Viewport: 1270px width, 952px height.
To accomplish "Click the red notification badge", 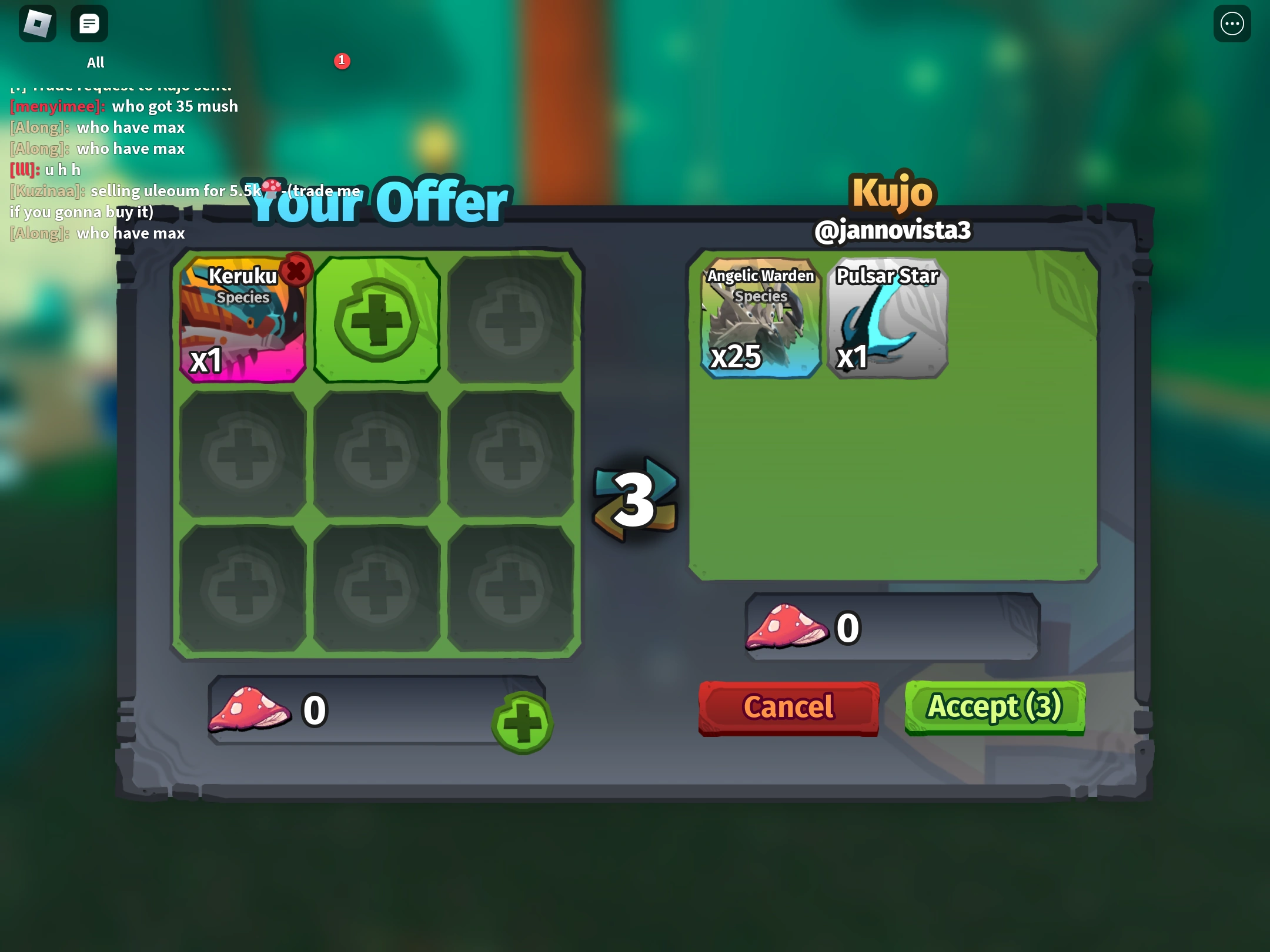I will click(x=343, y=60).
